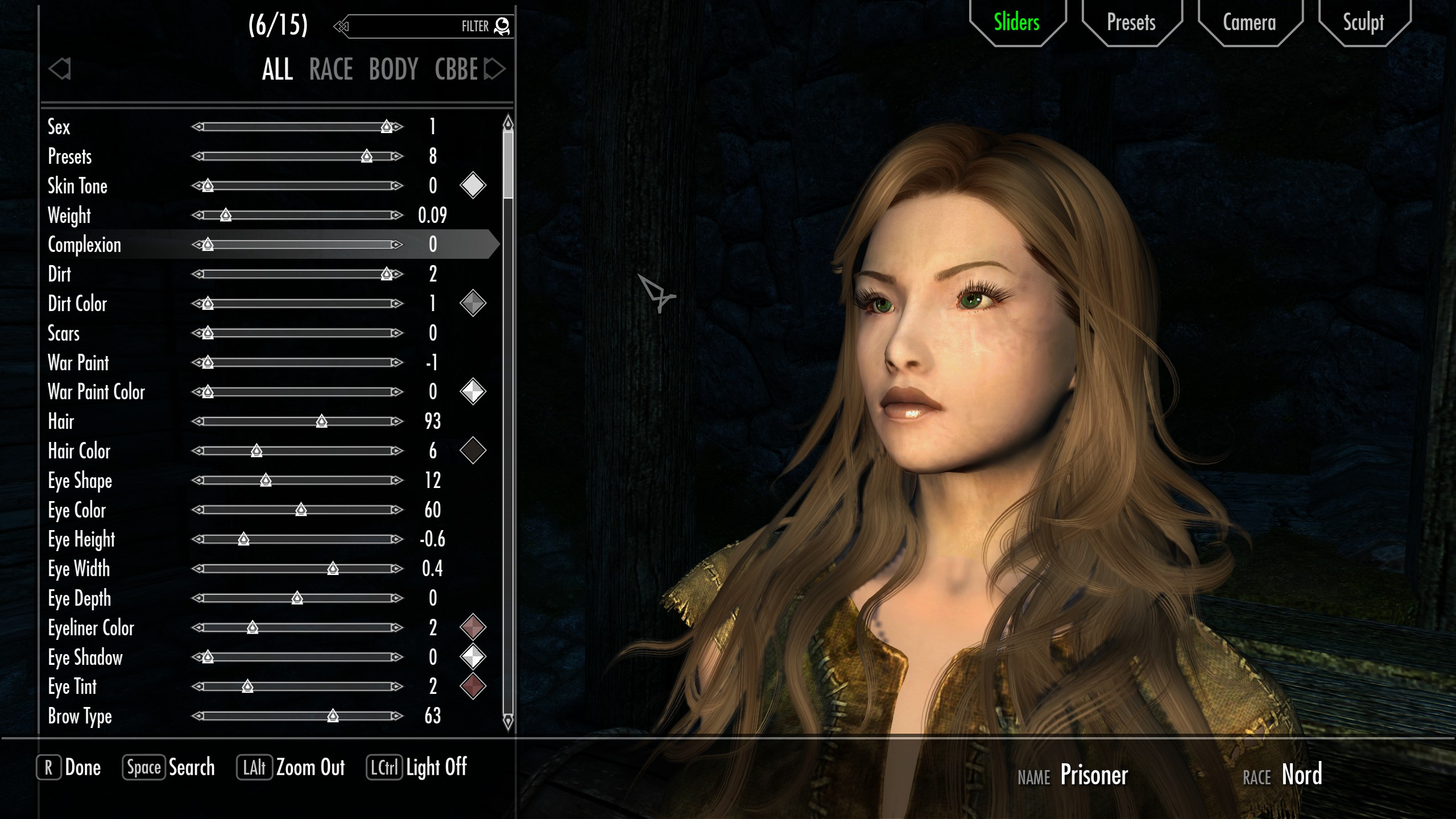Switch to the Presets tab
The height and width of the screenshot is (819, 1456).
pyautogui.click(x=1130, y=23)
